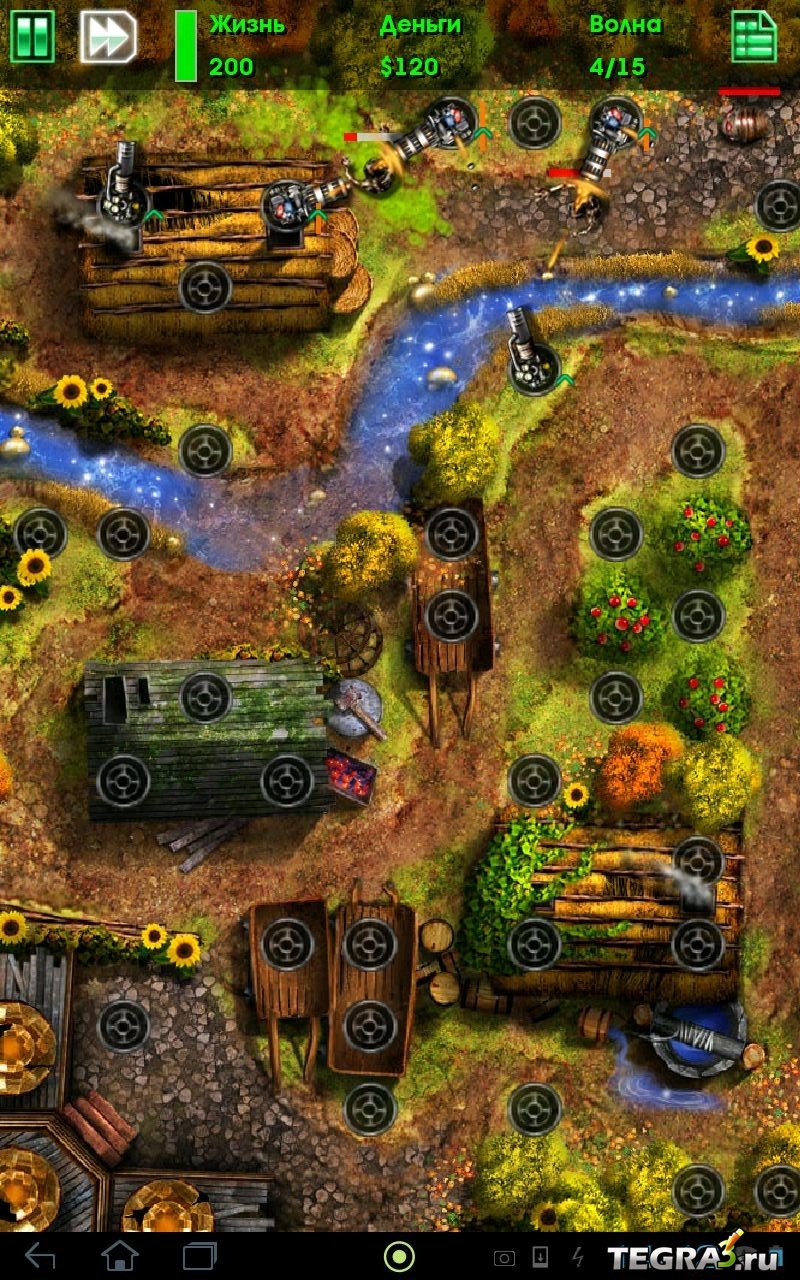Open the green list menu
The width and height of the screenshot is (800, 1280).
tap(754, 37)
